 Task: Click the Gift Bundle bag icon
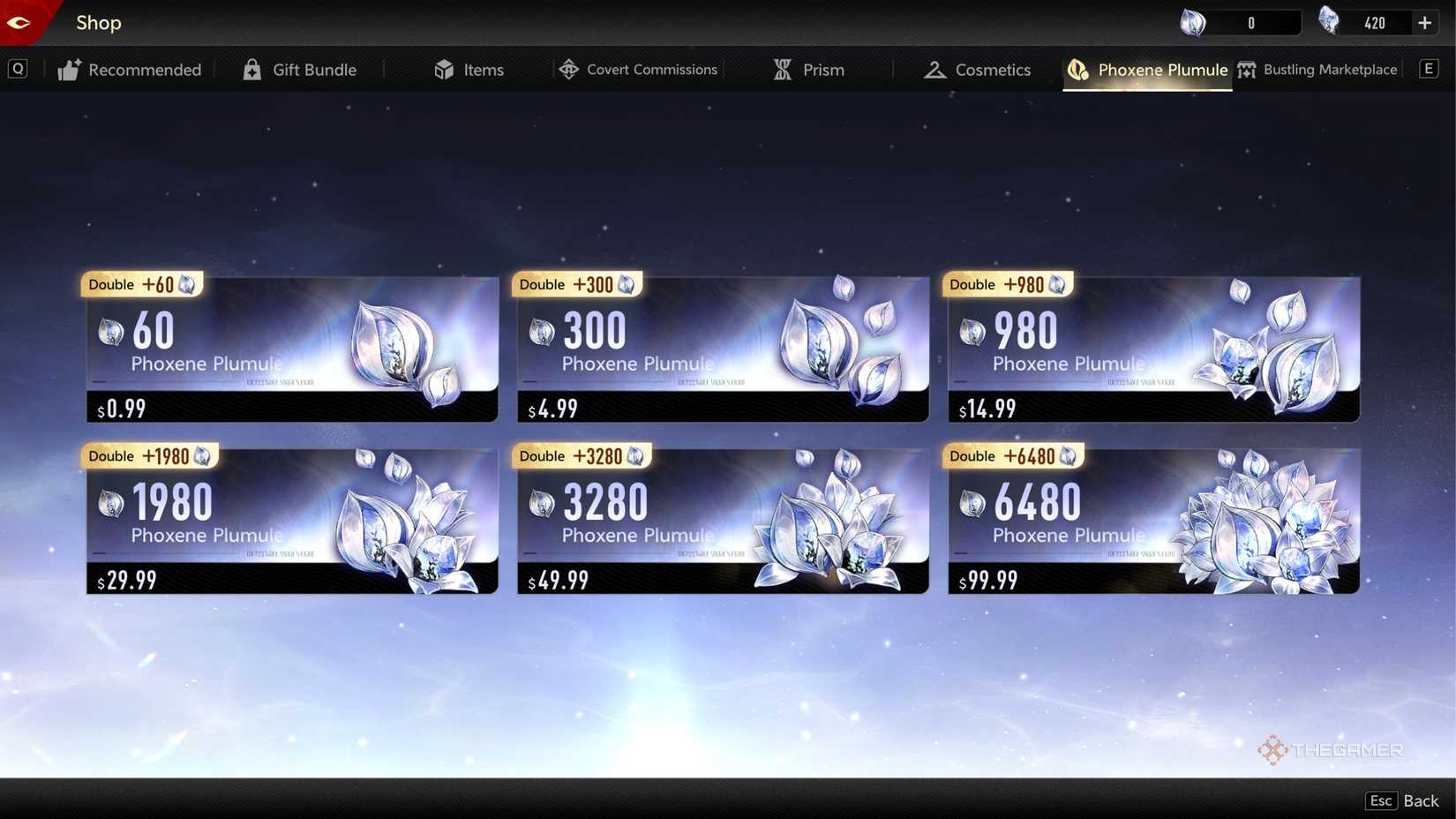point(252,69)
